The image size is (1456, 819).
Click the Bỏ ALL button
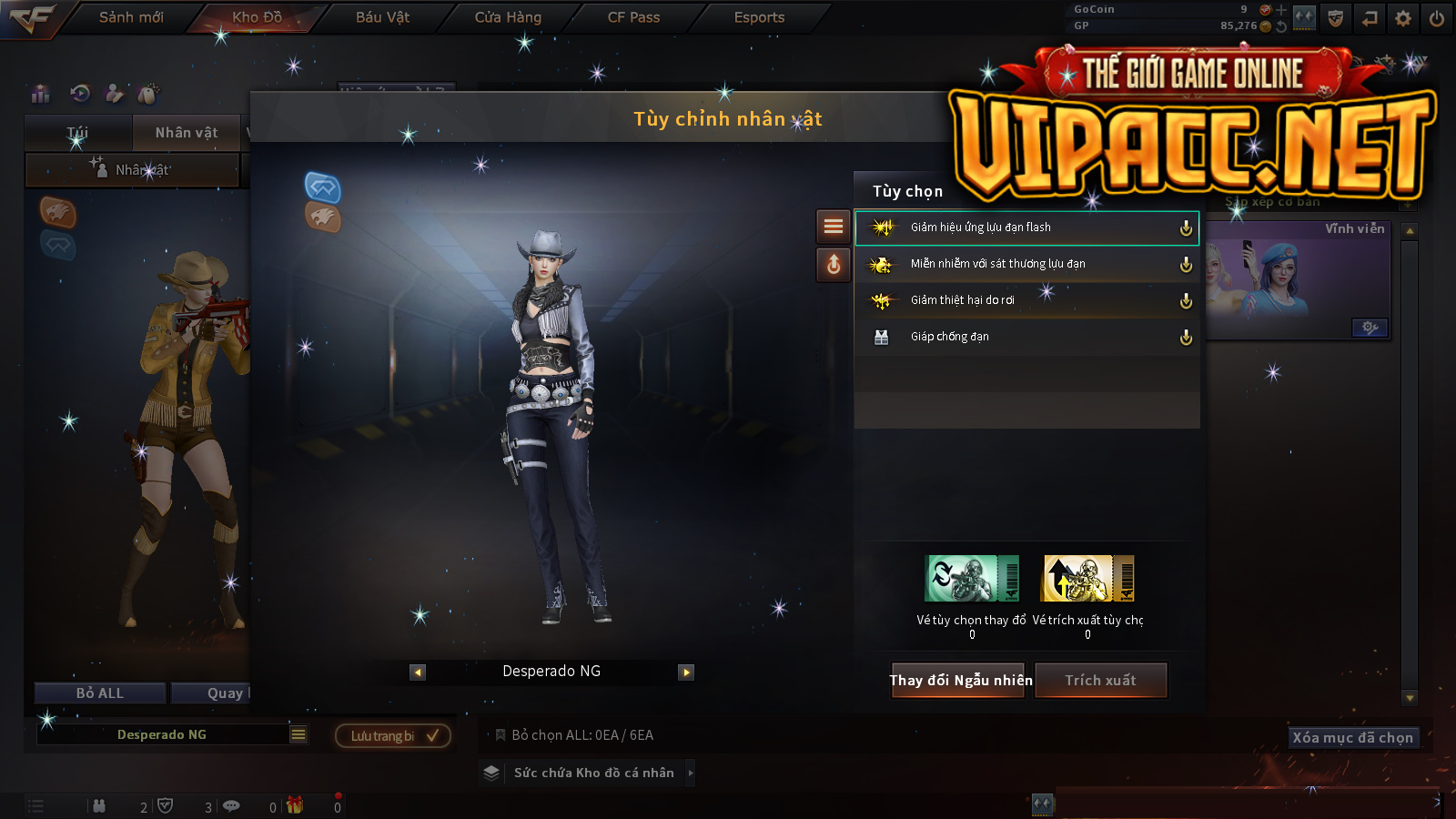point(100,693)
